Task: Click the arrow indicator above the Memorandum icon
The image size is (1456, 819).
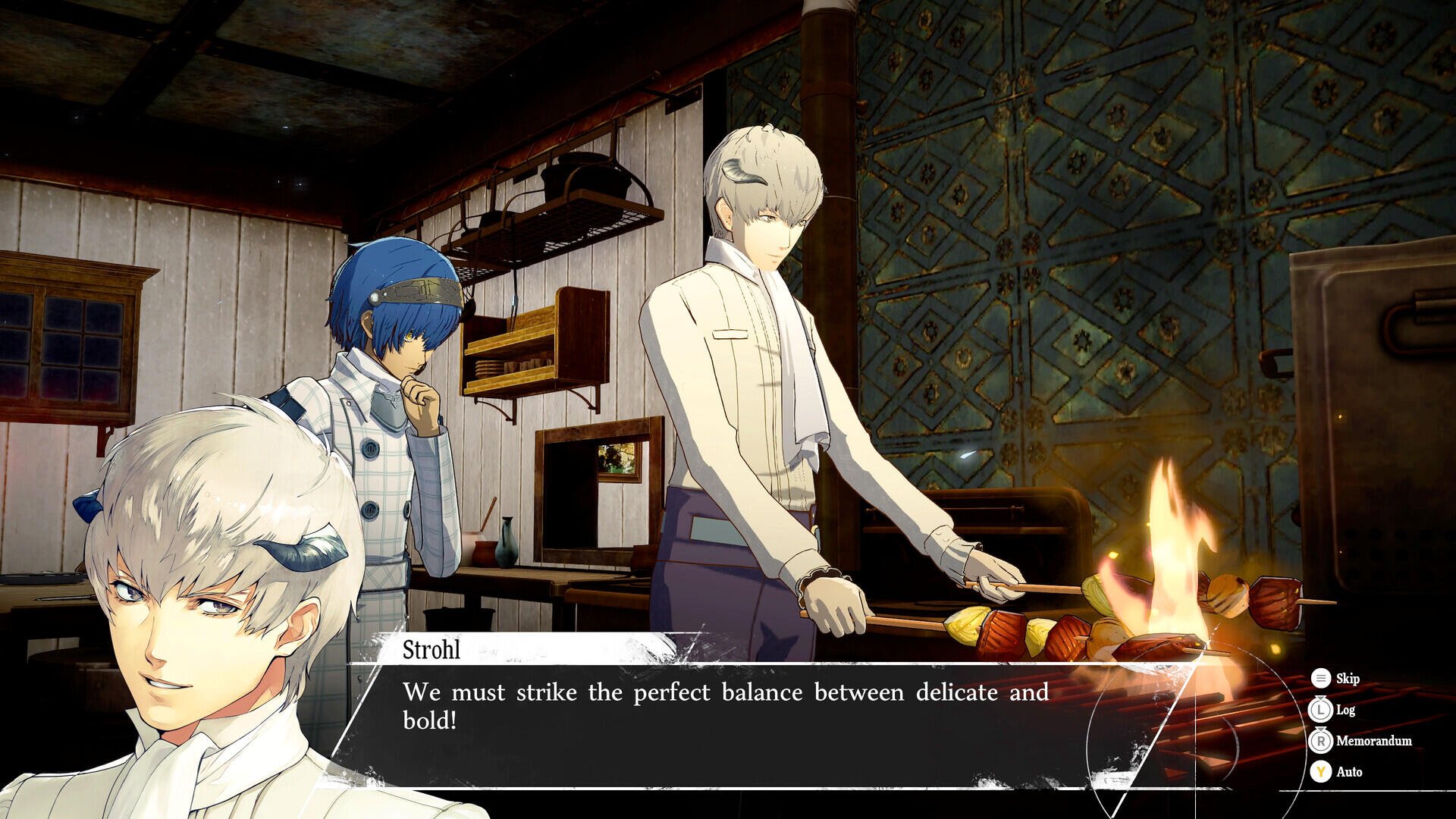Action: pos(1321,730)
